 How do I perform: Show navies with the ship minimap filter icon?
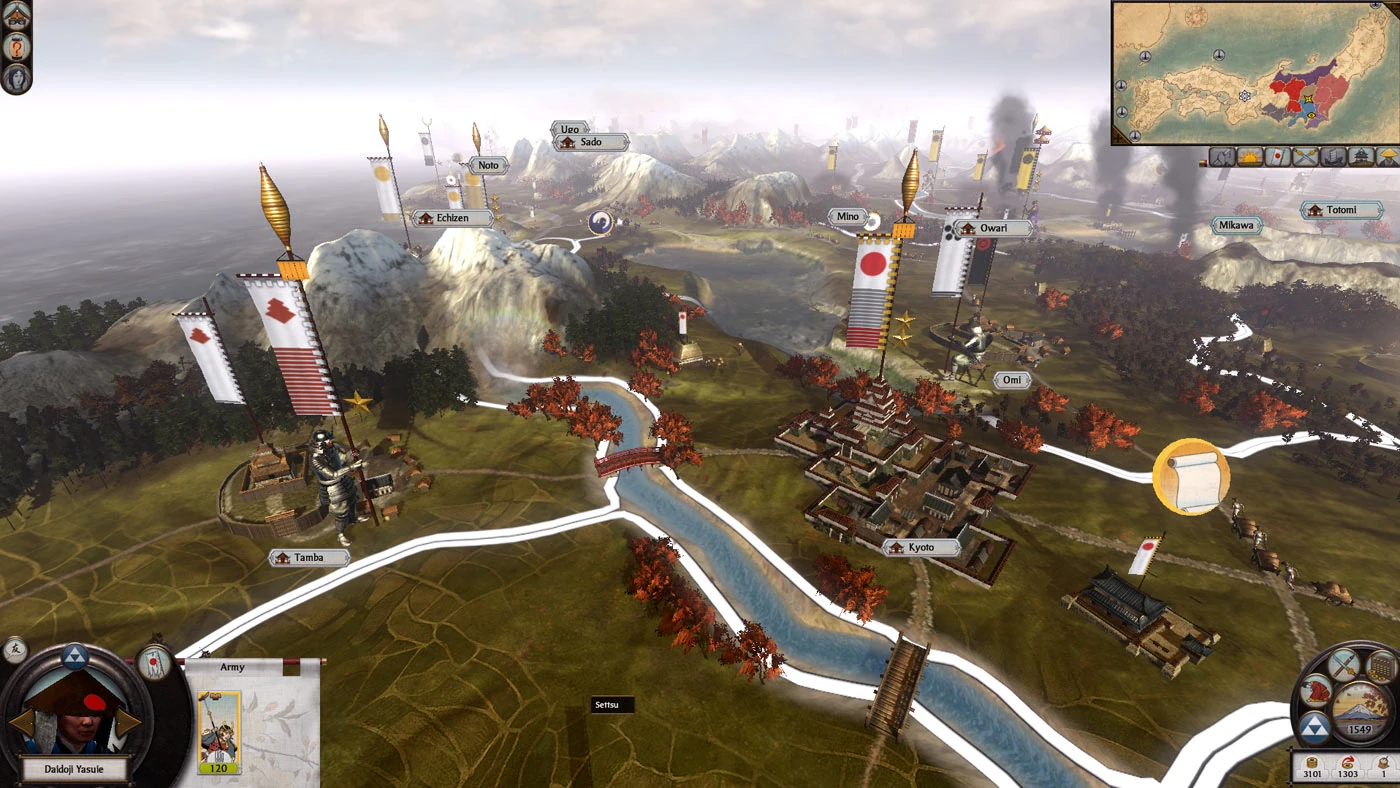(1331, 158)
